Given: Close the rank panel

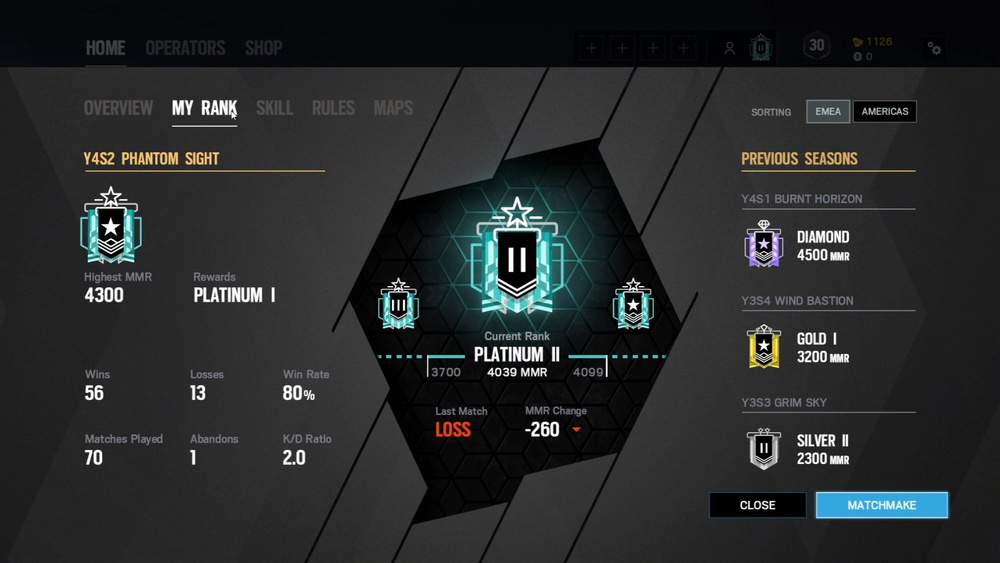Looking at the screenshot, I should [x=757, y=505].
